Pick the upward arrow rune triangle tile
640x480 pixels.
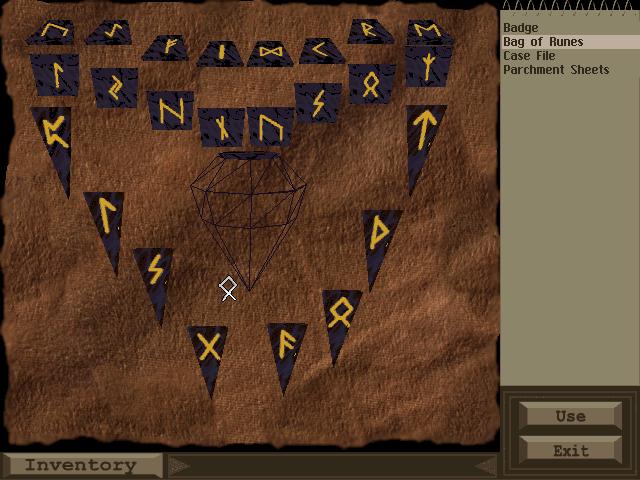click(x=425, y=135)
